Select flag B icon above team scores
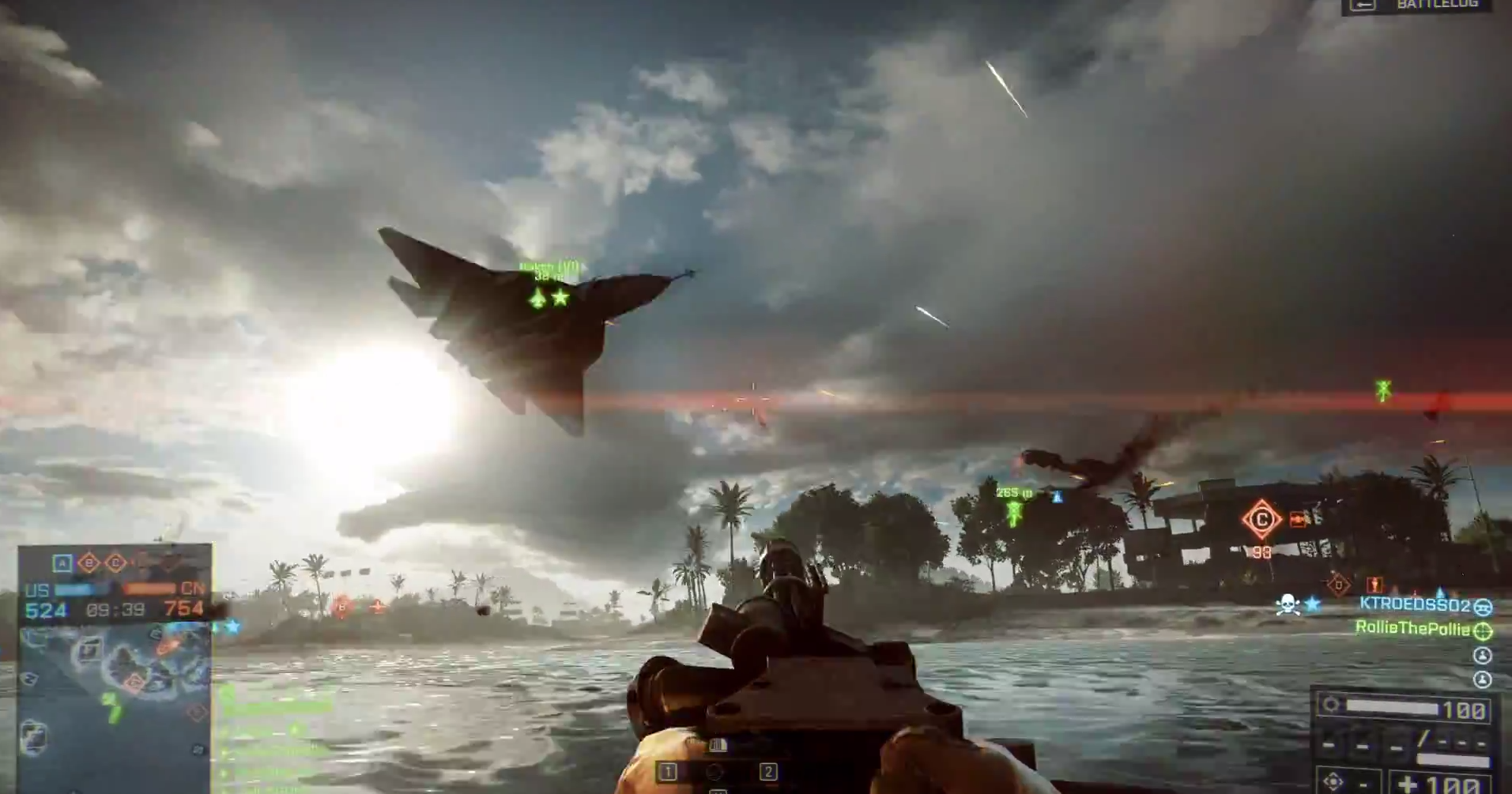 (x=89, y=563)
